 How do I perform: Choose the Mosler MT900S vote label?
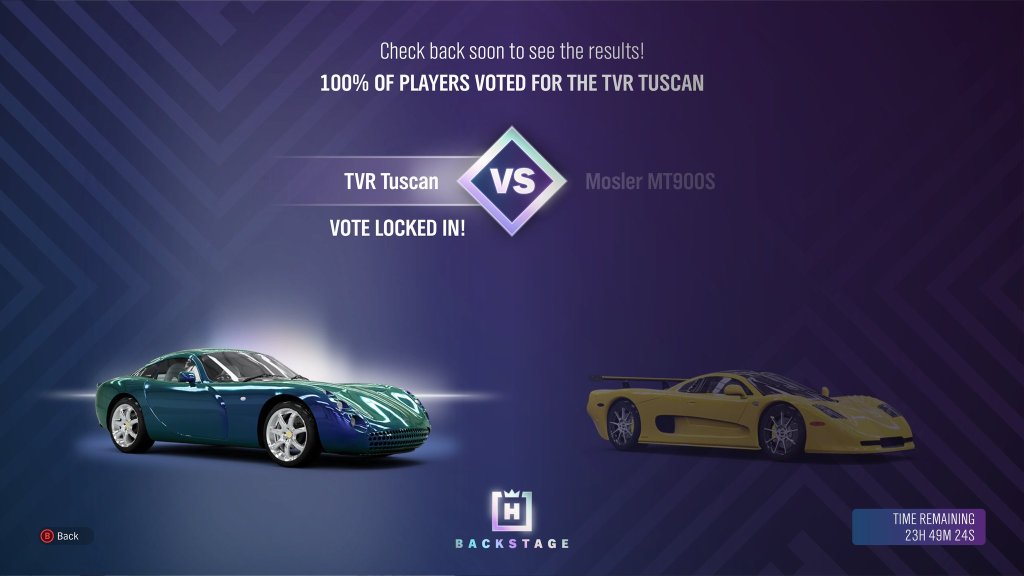point(650,182)
